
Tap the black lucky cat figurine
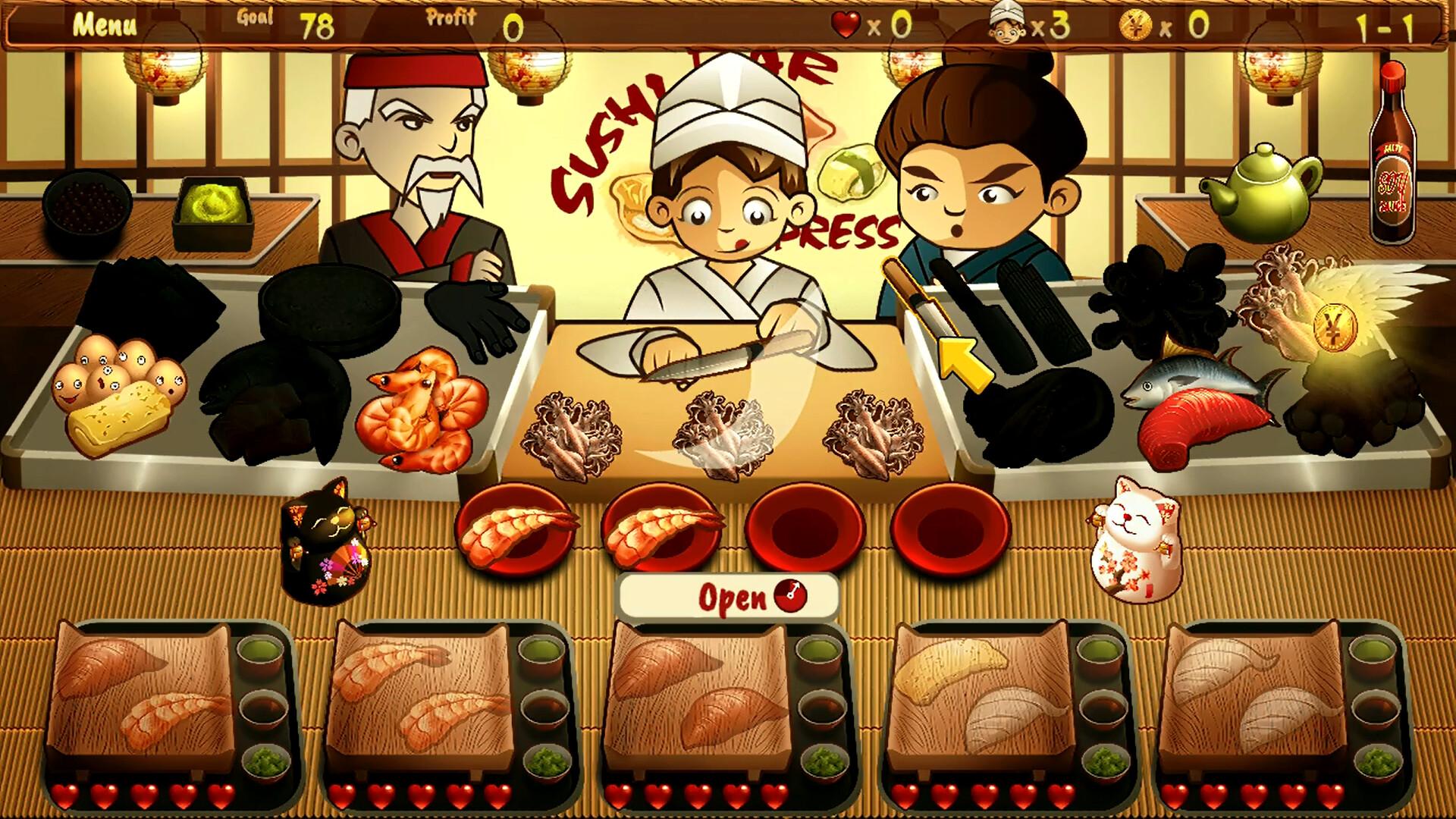326,538
